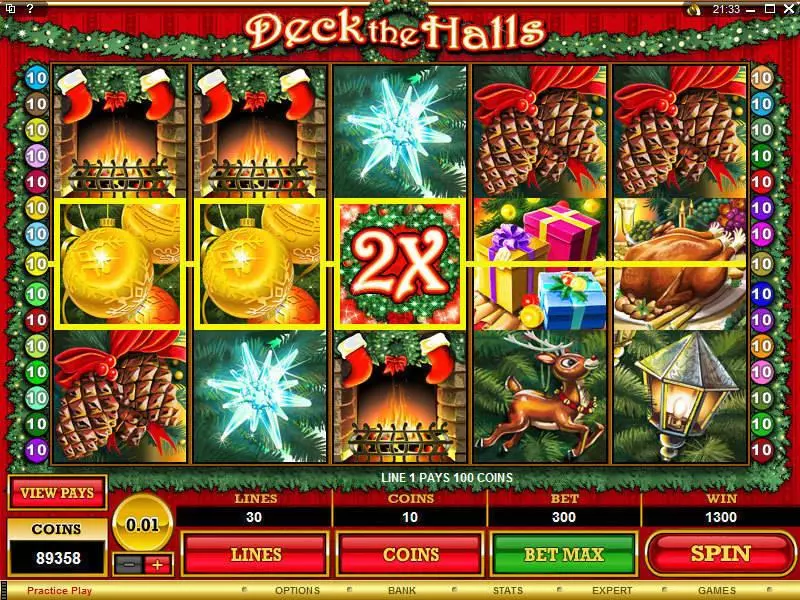This screenshot has width=800, height=600.
Task: Click the red LINES button
Action: (x=255, y=553)
